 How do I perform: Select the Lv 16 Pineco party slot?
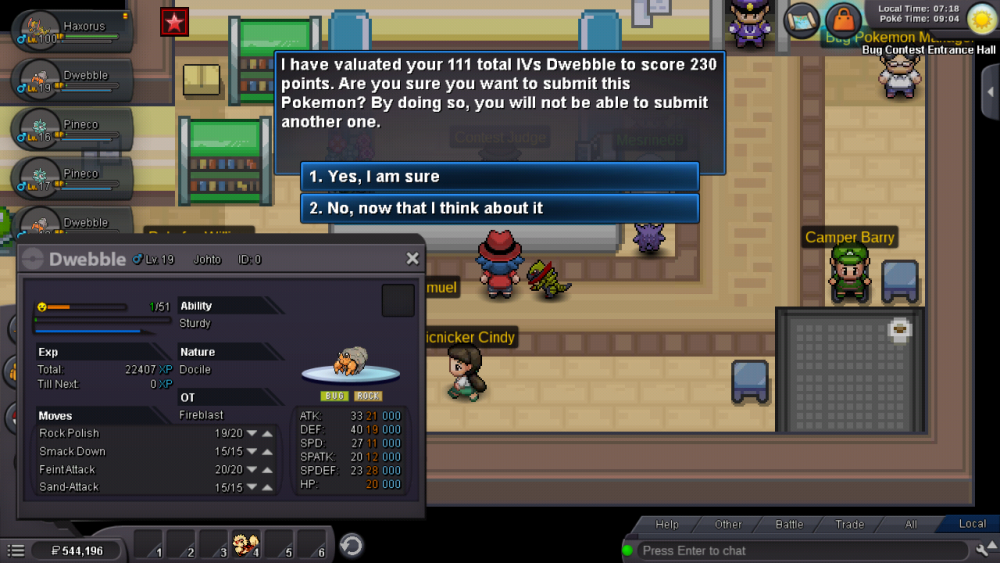70,126
